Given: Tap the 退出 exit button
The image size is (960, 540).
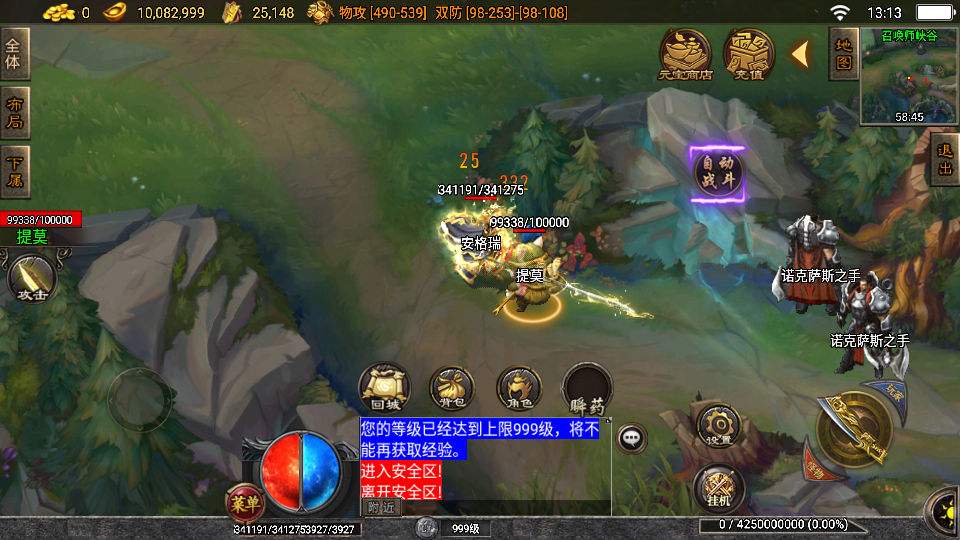Looking at the screenshot, I should coord(943,162).
